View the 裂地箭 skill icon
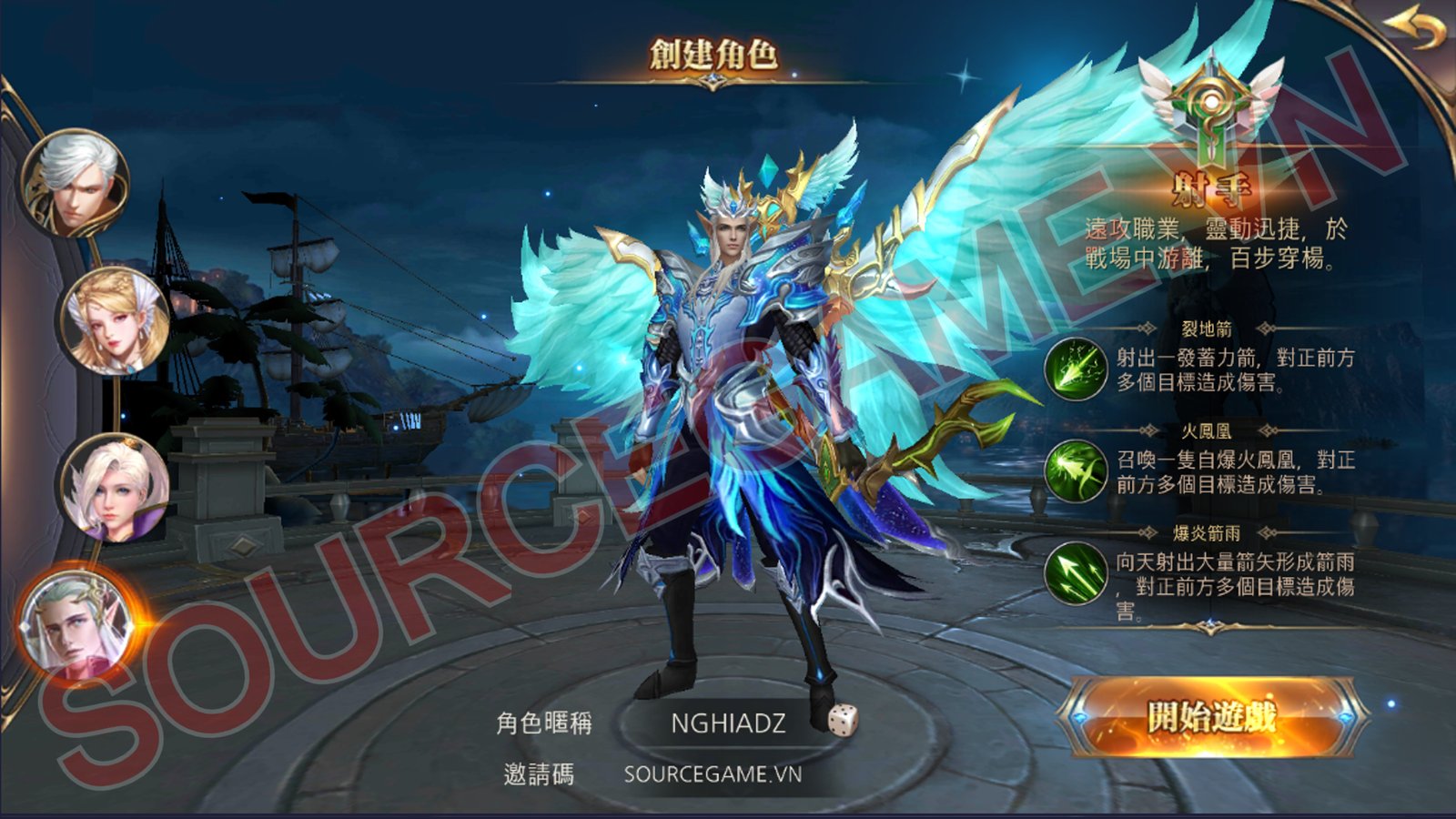The width and height of the screenshot is (1456, 819). click(x=1075, y=369)
